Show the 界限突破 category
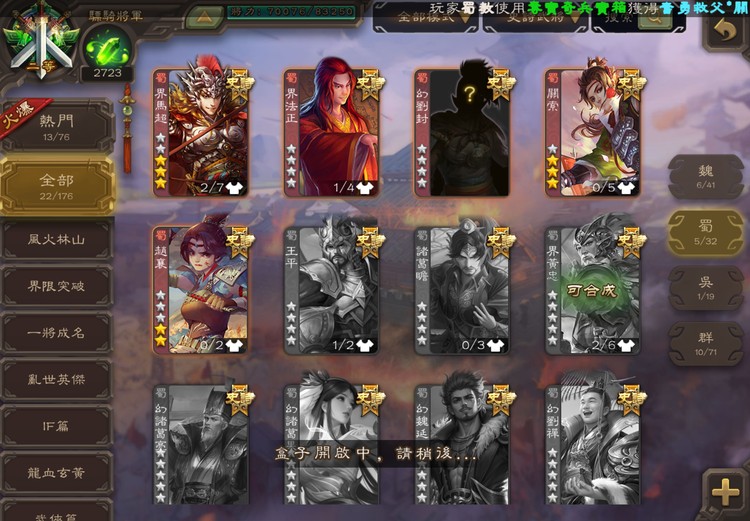Viewport: 750px width, 521px height. 56,287
